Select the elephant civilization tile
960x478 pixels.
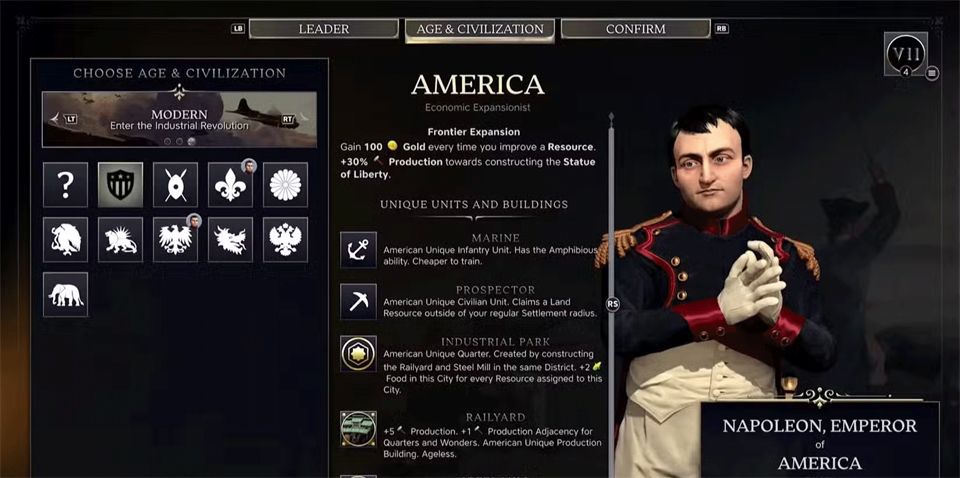pos(65,294)
